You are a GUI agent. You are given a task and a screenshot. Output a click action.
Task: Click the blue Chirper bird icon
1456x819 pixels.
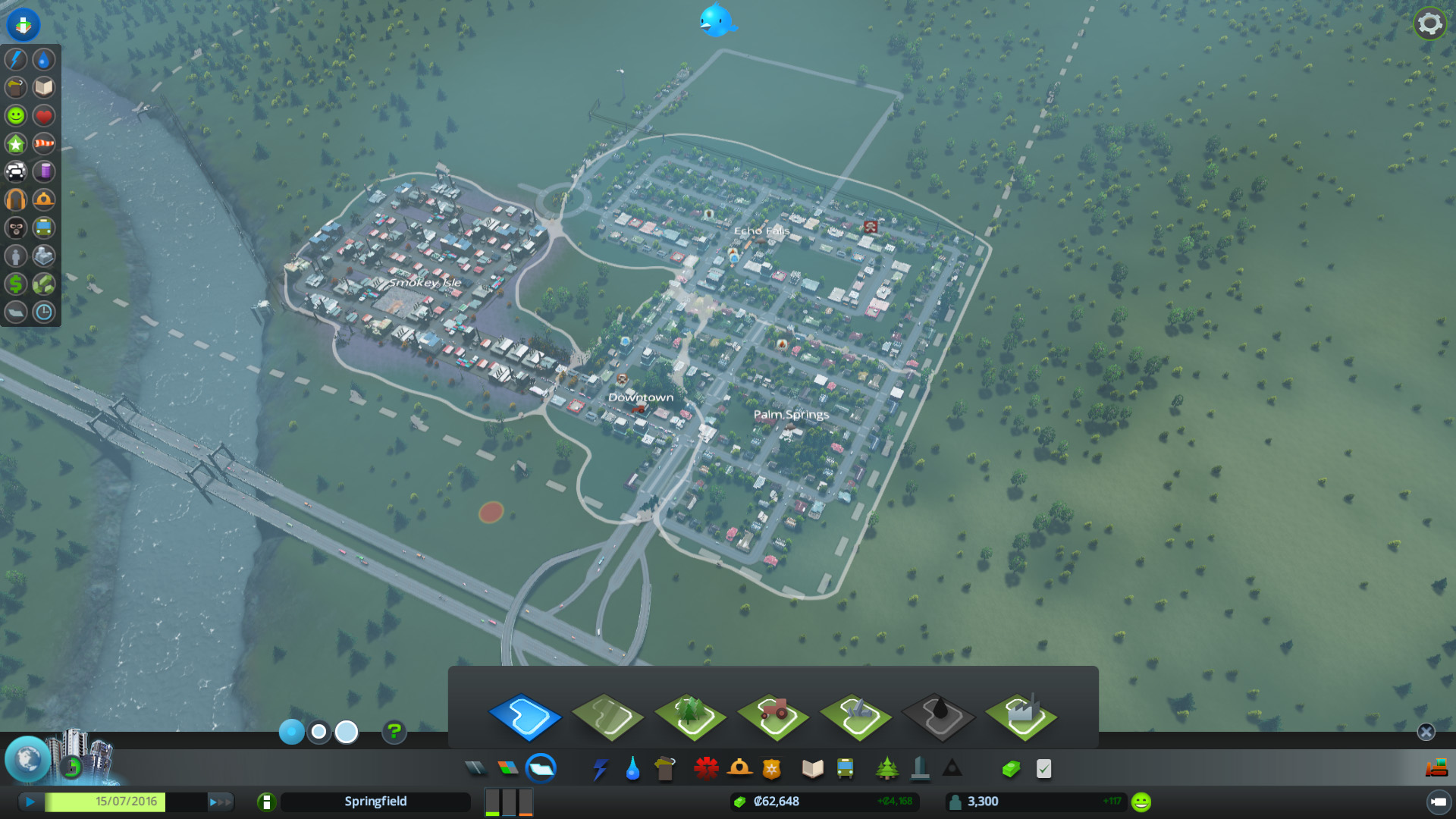[x=716, y=20]
